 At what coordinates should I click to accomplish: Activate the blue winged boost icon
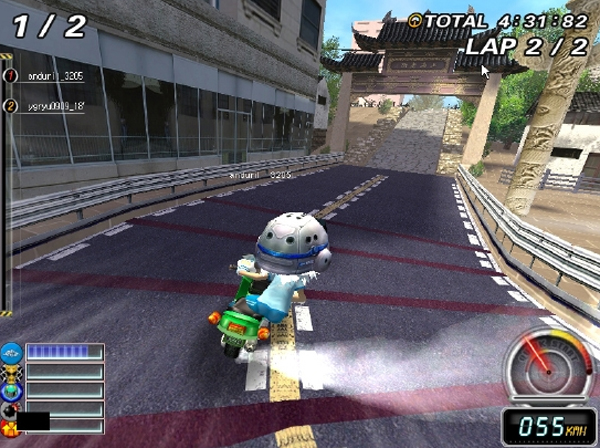coord(11,352)
